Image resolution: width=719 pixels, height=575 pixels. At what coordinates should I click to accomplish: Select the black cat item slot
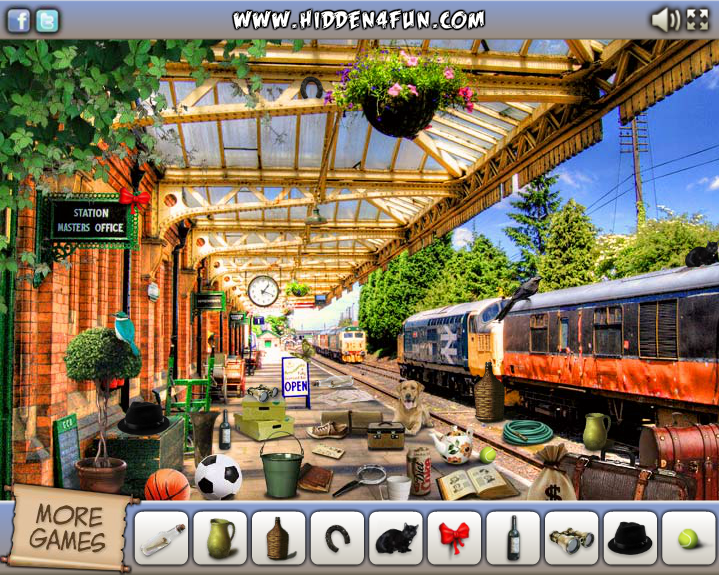[396, 538]
